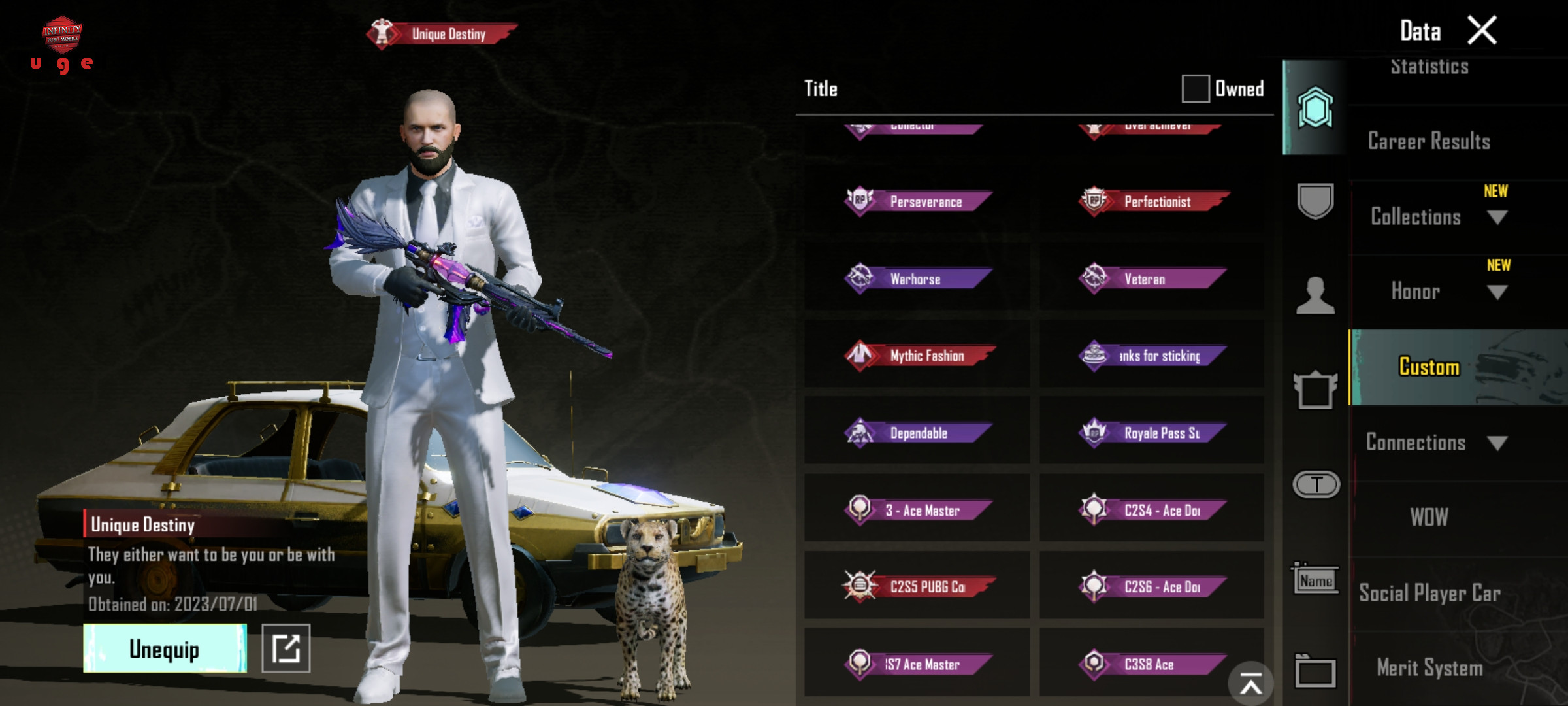This screenshot has width=1568, height=706.
Task: Switch to the shield icon category
Action: click(x=1315, y=201)
